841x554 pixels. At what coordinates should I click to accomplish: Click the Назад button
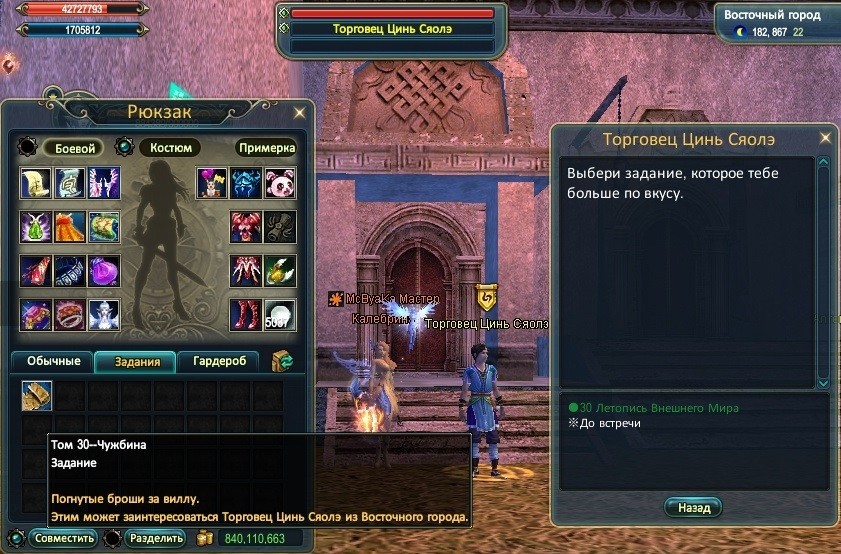pyautogui.click(x=693, y=508)
